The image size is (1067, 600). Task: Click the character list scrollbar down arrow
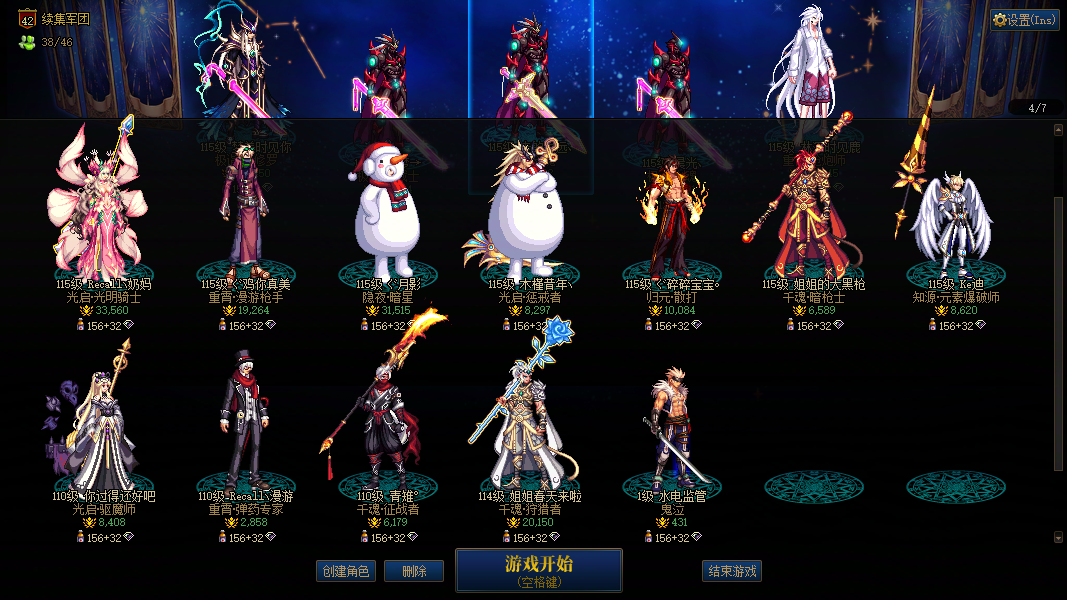(x=1059, y=537)
